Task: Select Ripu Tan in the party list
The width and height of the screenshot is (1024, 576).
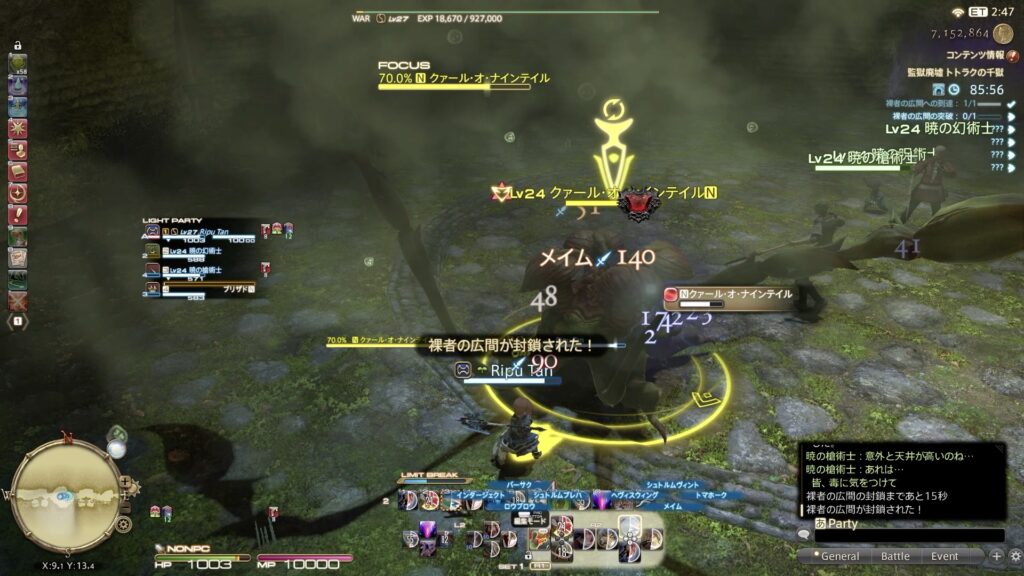Action: tap(205, 232)
